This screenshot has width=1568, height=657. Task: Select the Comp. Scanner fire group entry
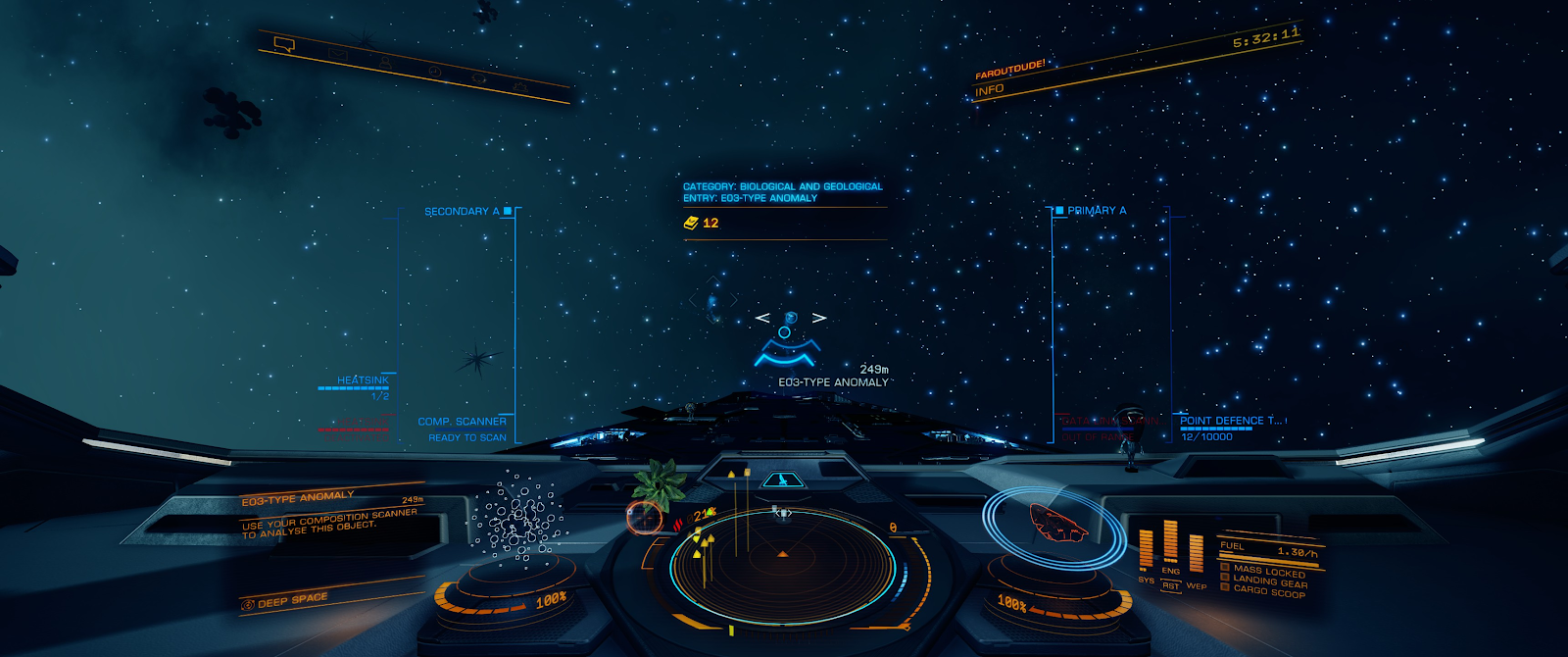[x=462, y=422]
